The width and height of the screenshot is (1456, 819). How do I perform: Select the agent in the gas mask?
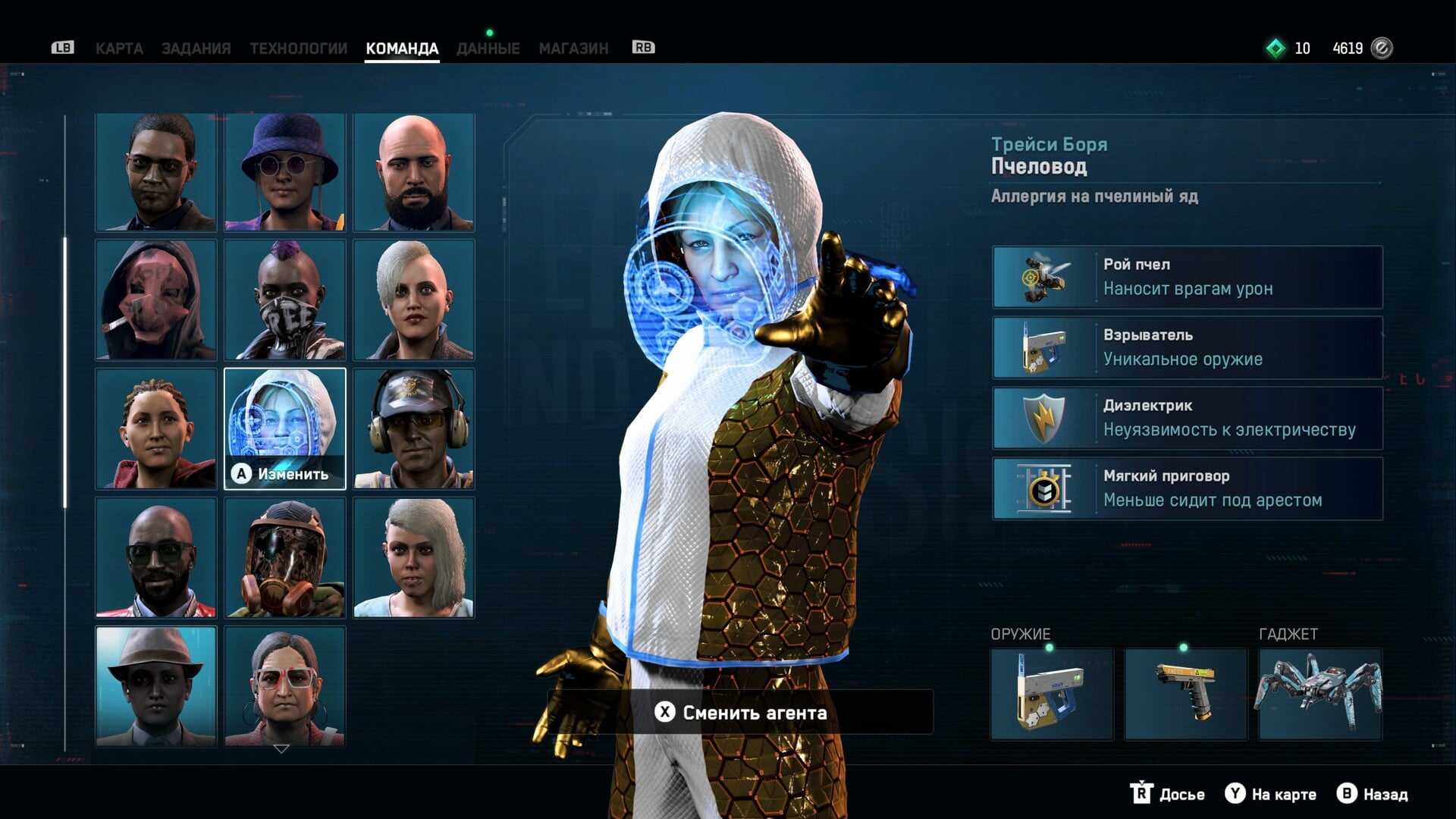click(285, 557)
